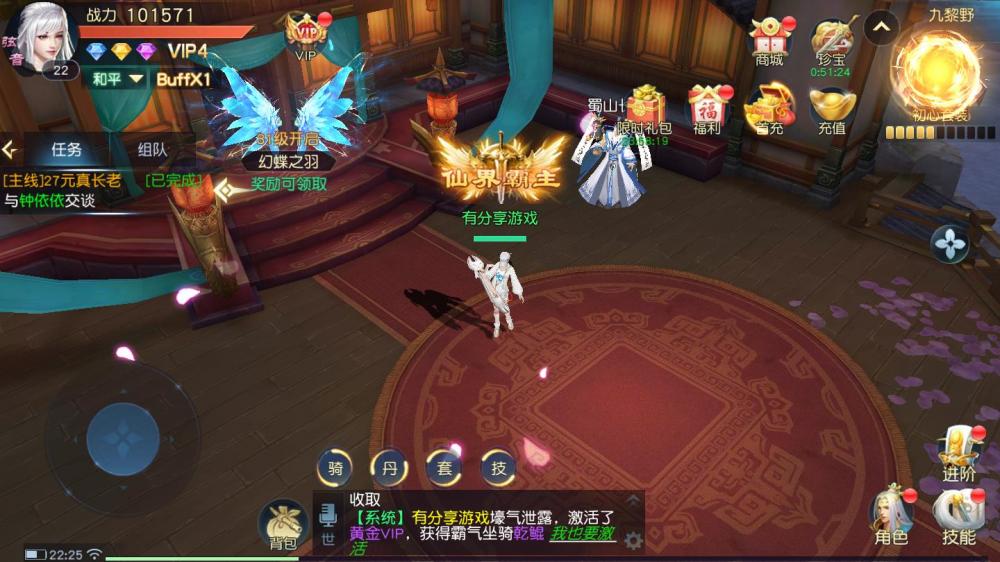Open the 充值 recharge menu
1000x562 pixels.
point(832,110)
